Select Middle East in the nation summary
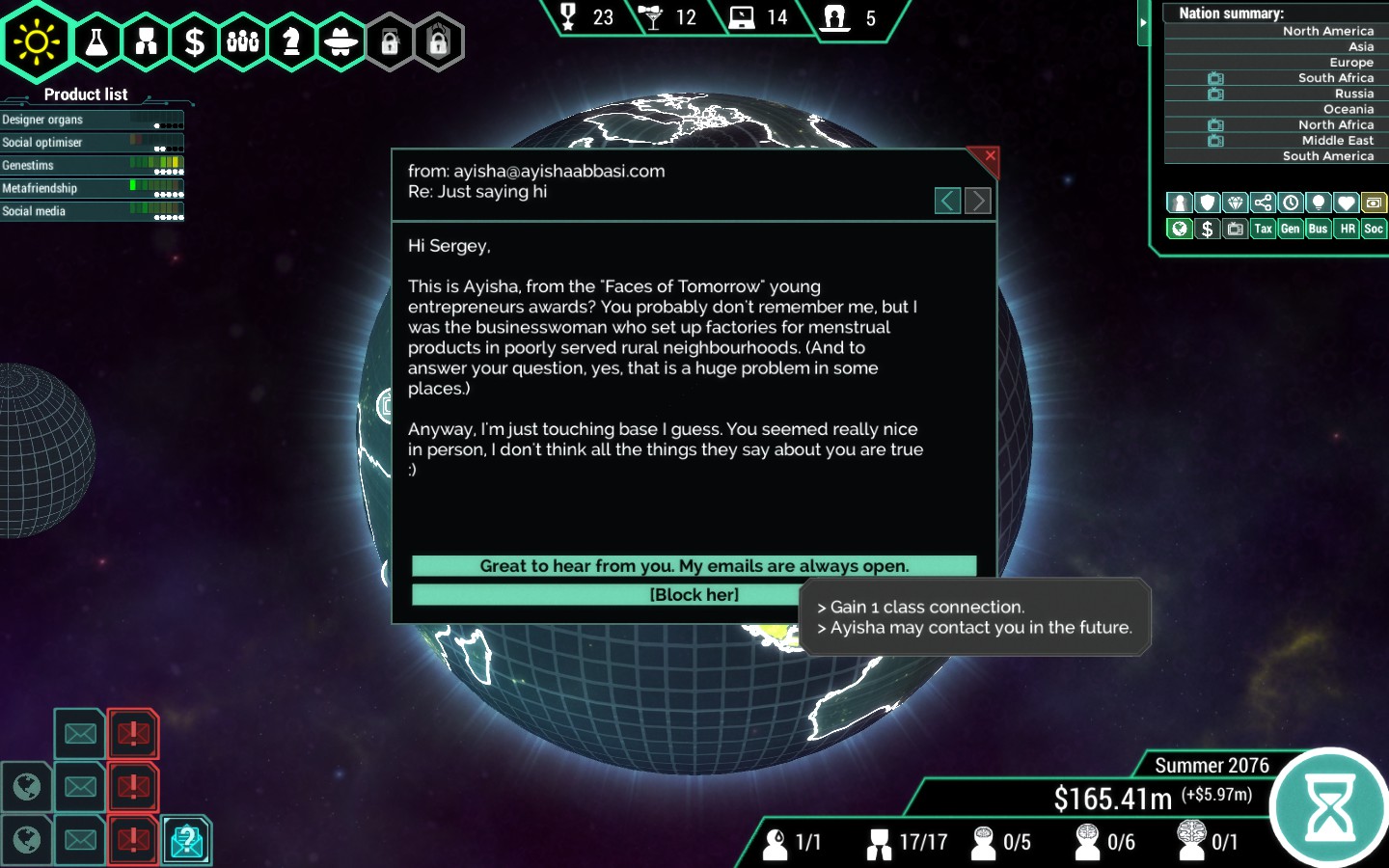Screen dimensions: 1389x868 1337,141
